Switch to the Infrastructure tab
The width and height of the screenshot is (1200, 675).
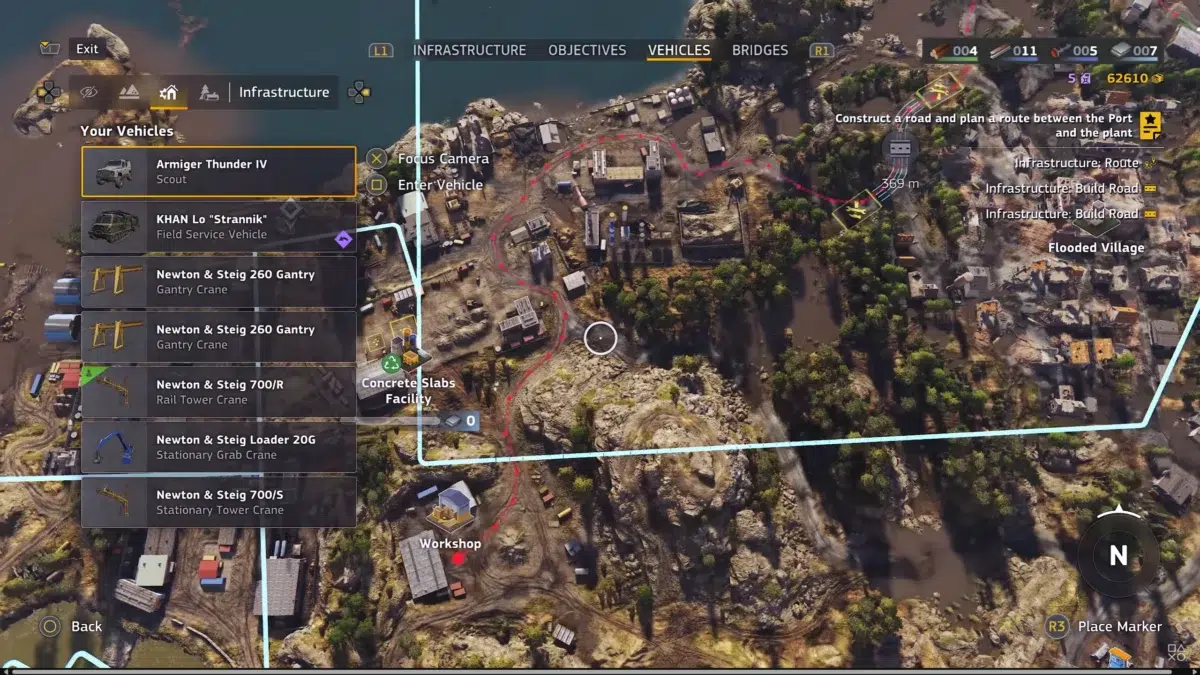[x=469, y=50]
